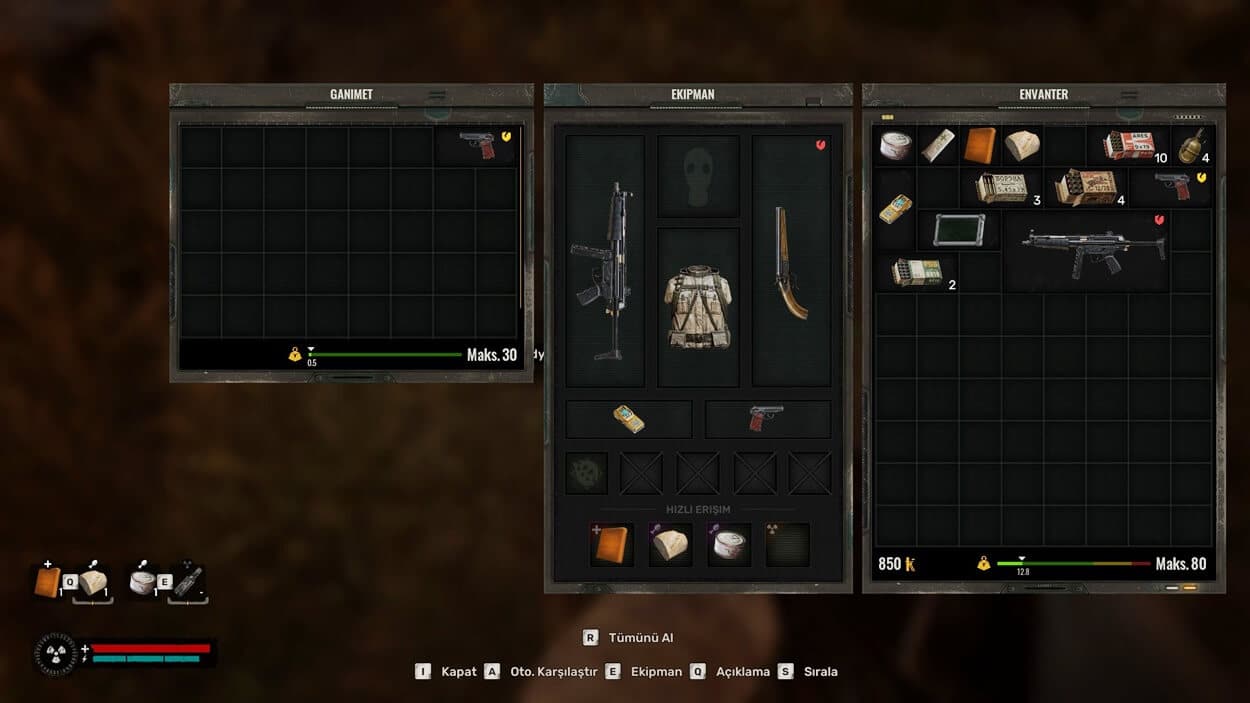Screen dimensions: 1250x703
Task: Choose the bread in Hızlı Erişim
Action: tap(670, 545)
